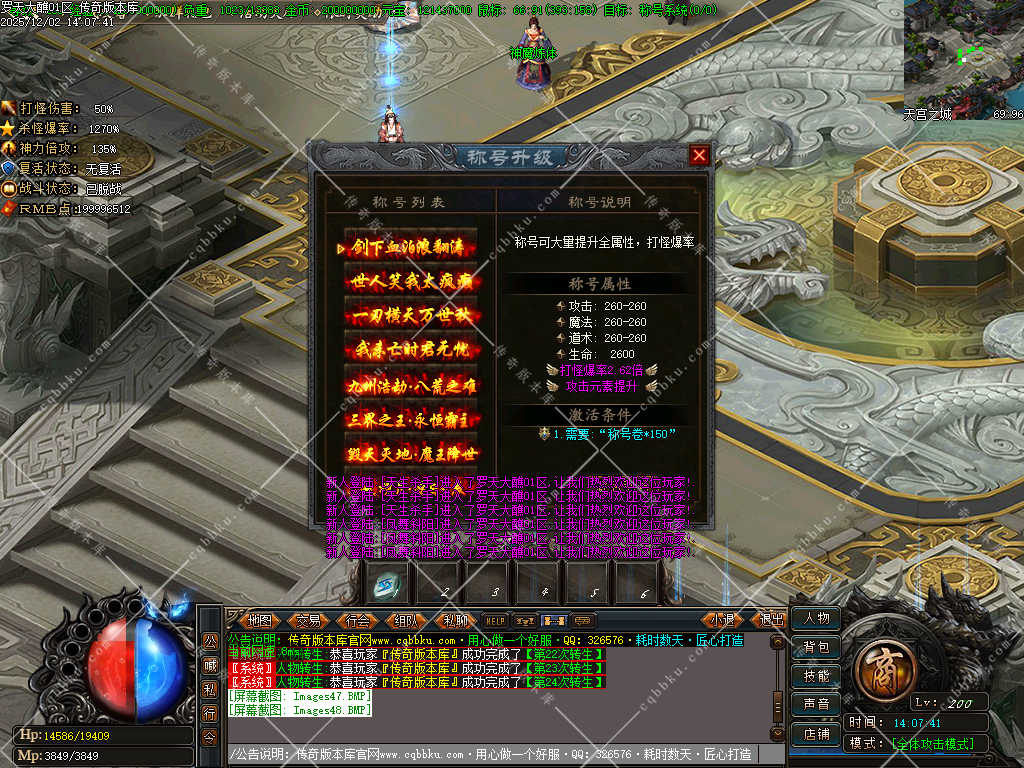Viewport: 1024px width, 768px height.
Task: Select the title 剑下血泊浪翻涛
Action: tap(412, 248)
